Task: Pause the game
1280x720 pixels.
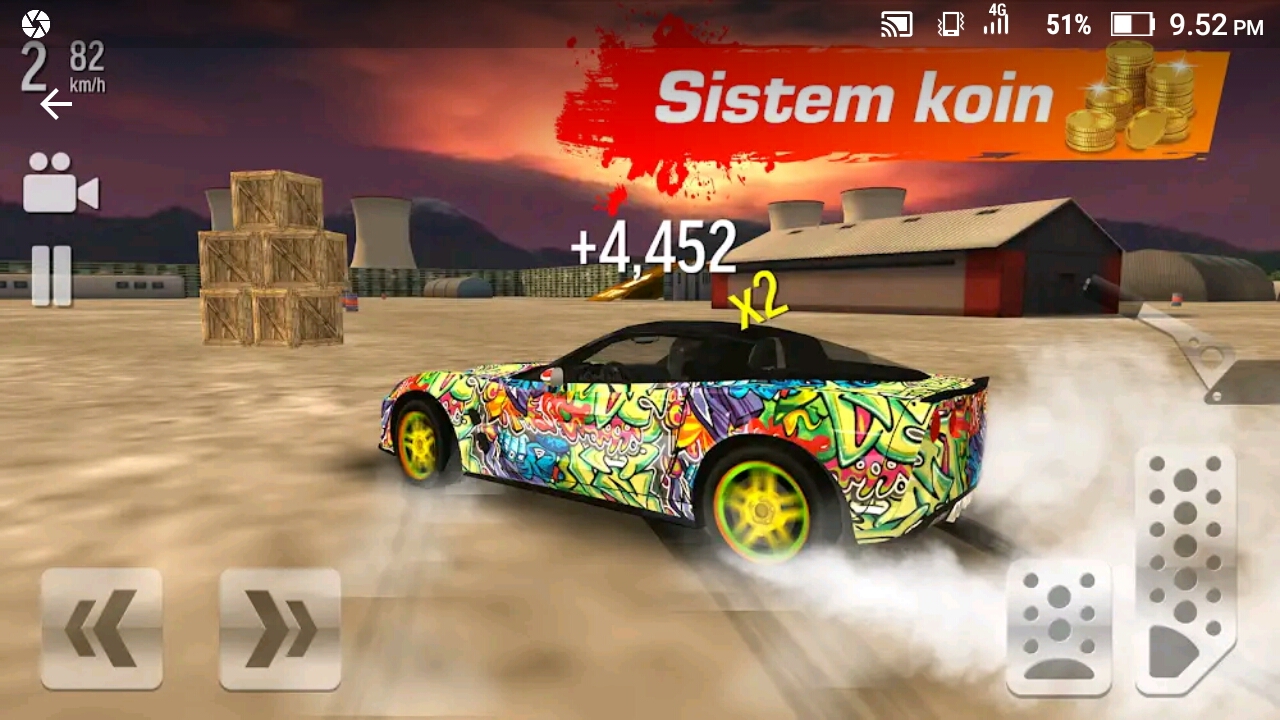Action: point(51,275)
